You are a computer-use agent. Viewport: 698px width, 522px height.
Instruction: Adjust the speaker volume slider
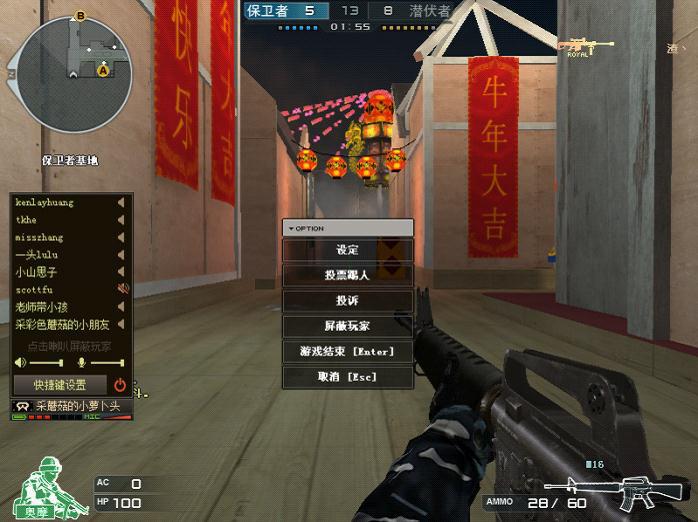point(45,362)
